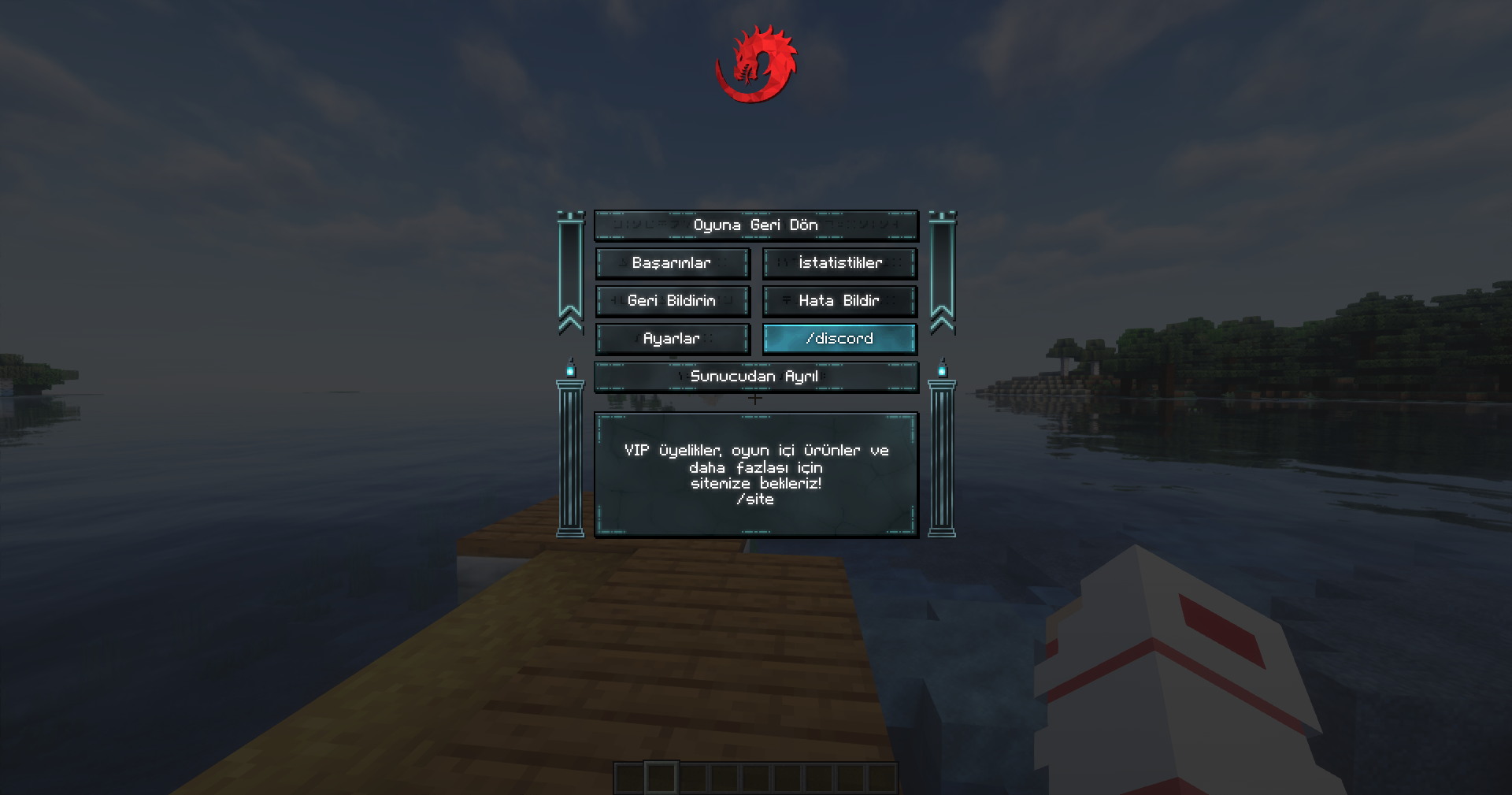Image resolution: width=1512 pixels, height=795 pixels.
Task: Click the currently selected second hotbar slot
Action: coord(660,778)
